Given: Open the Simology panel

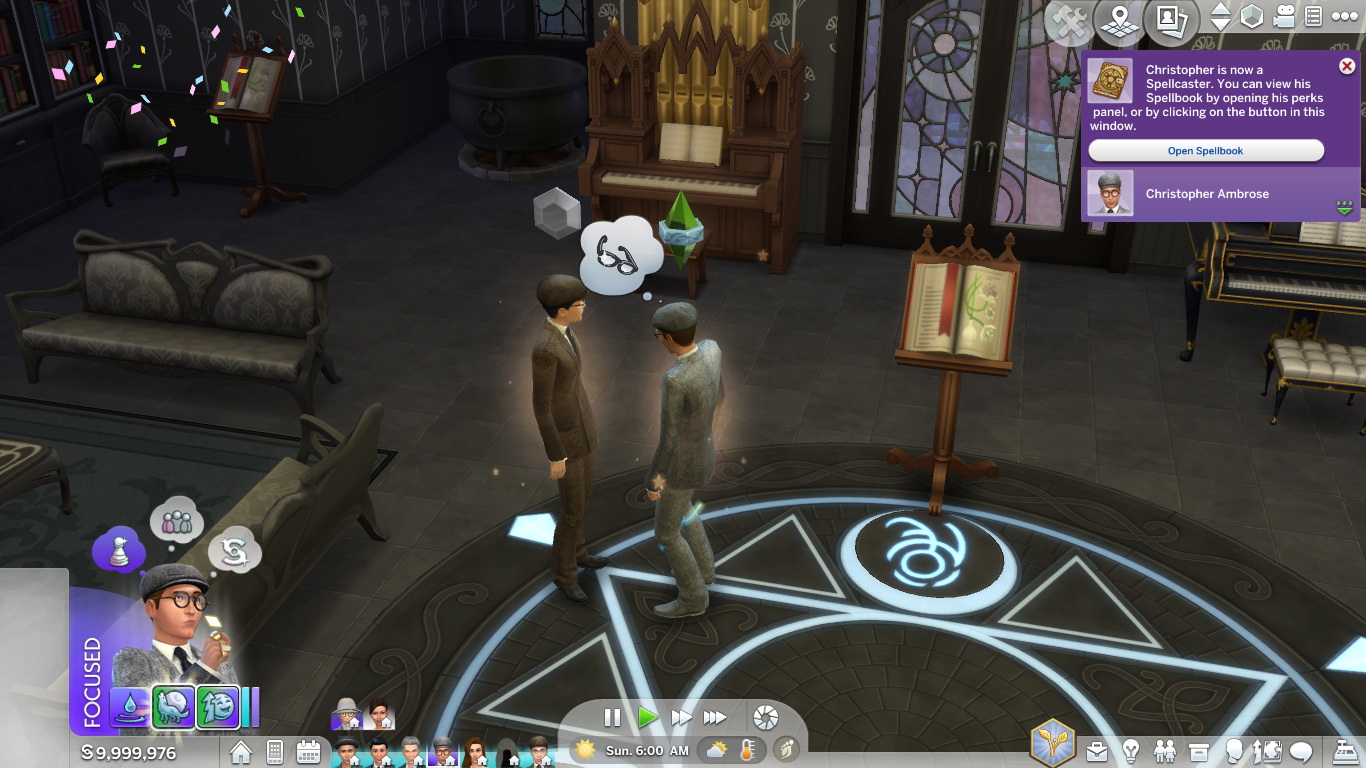Looking at the screenshot, I should 1235,752.
